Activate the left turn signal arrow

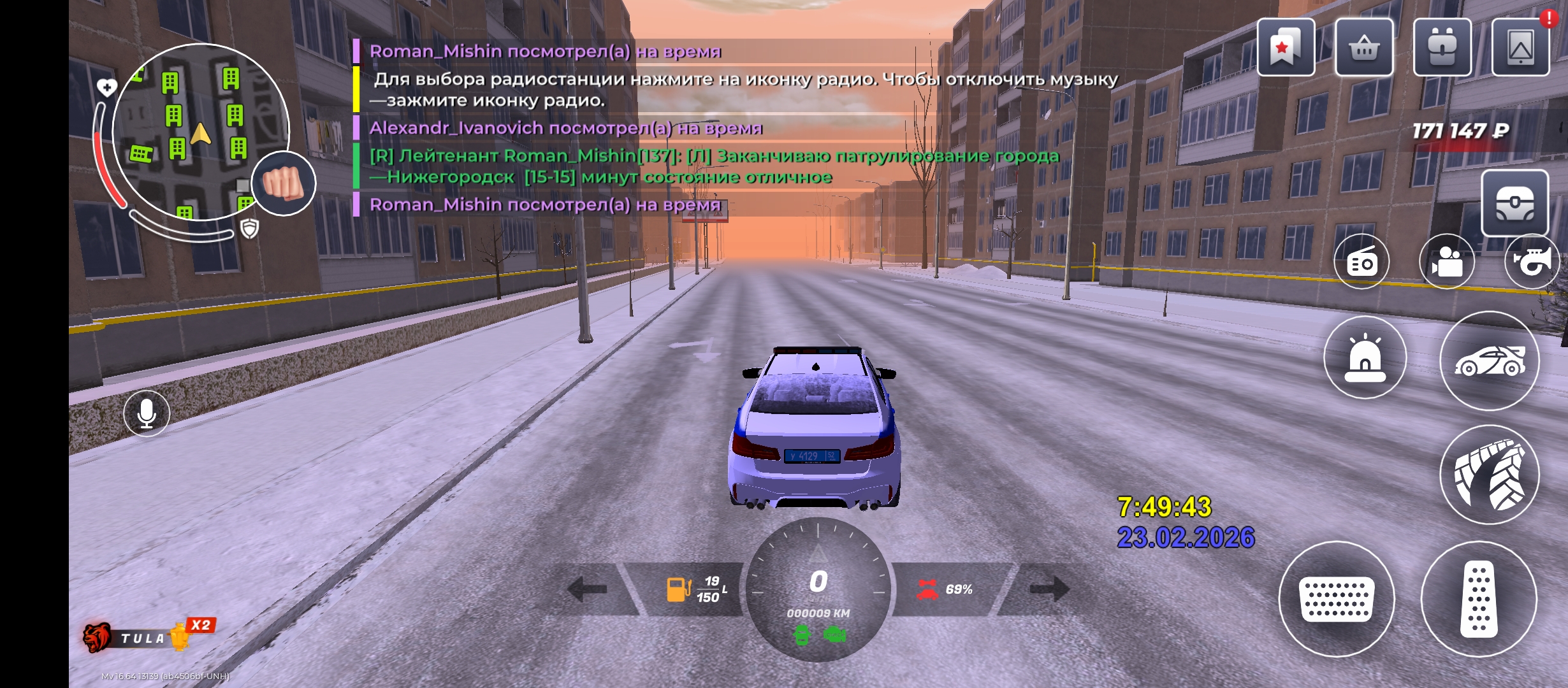coord(587,589)
